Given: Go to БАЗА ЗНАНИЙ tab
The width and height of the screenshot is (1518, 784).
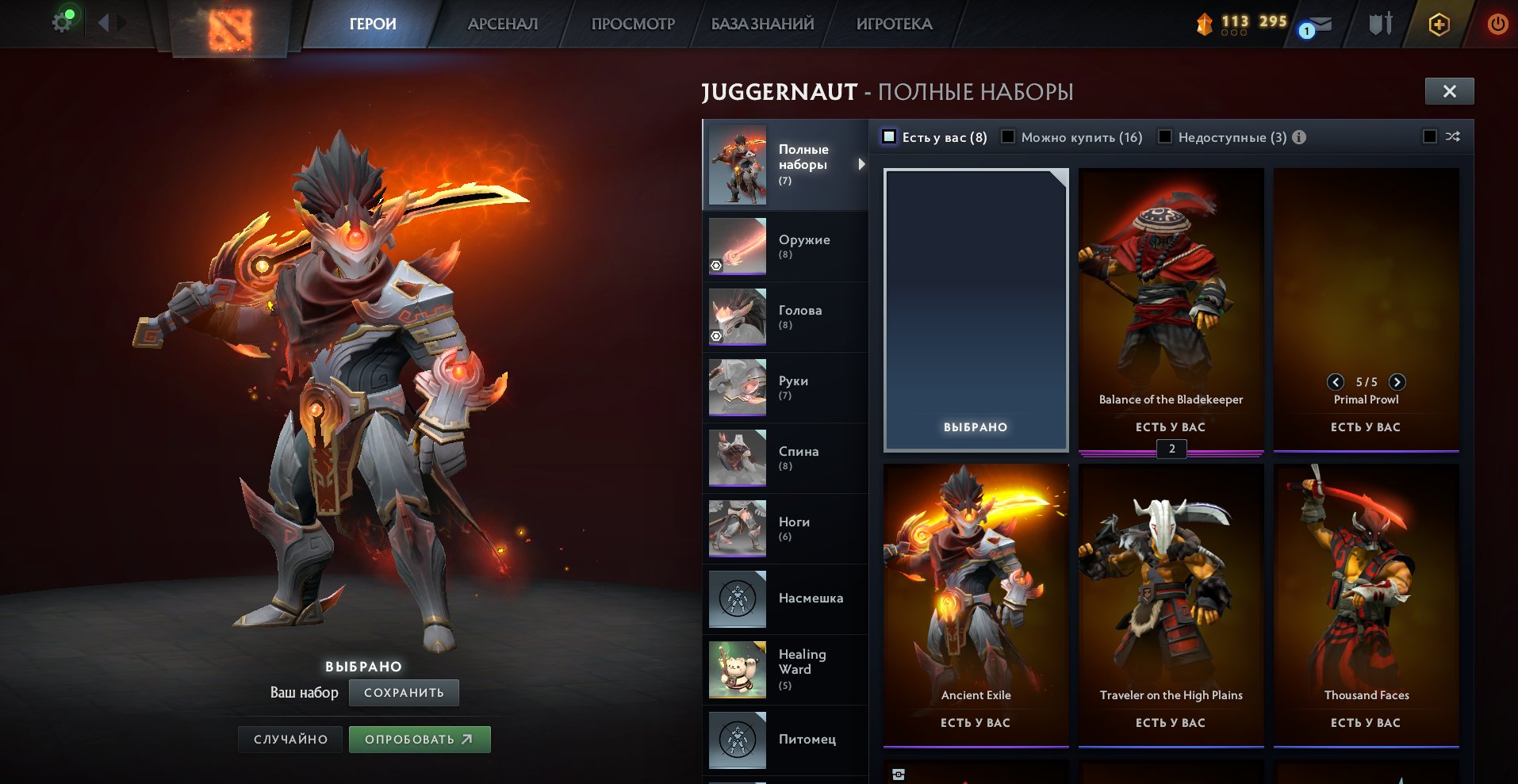Looking at the screenshot, I should (x=762, y=24).
